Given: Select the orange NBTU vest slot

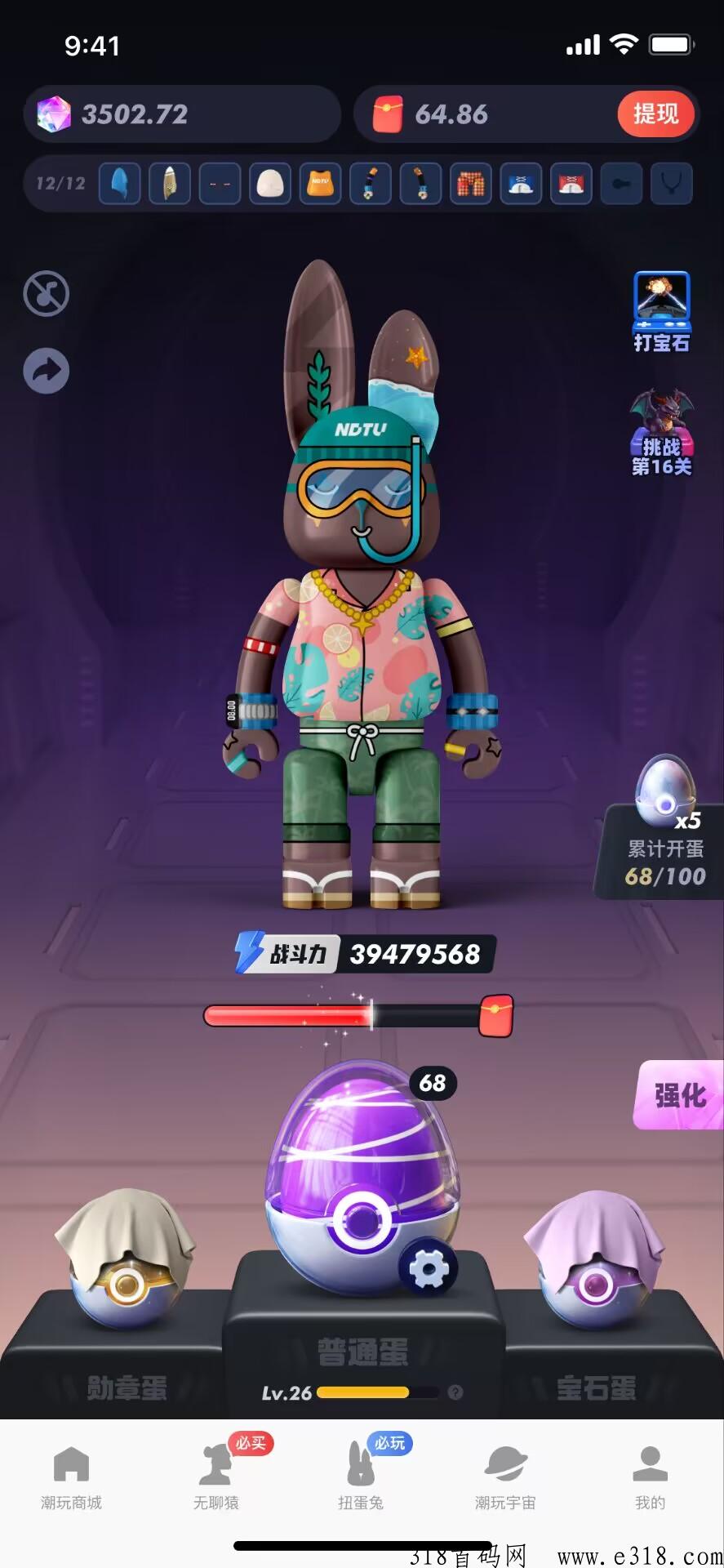Looking at the screenshot, I should click(x=320, y=184).
